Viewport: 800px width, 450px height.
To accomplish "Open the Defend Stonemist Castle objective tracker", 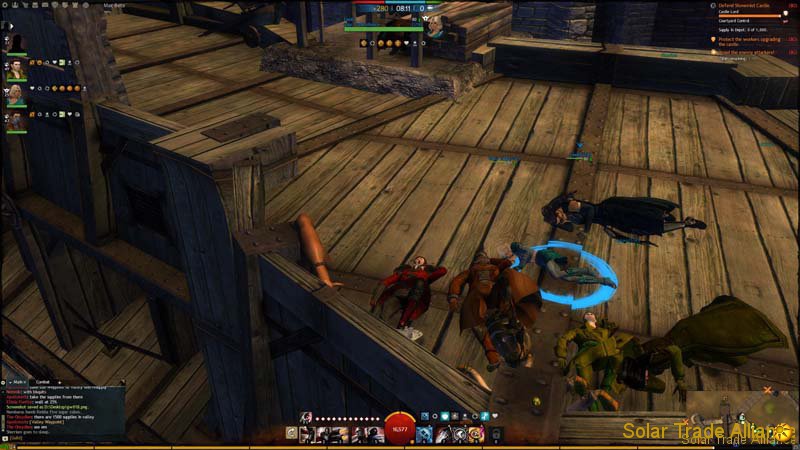I will point(747,6).
